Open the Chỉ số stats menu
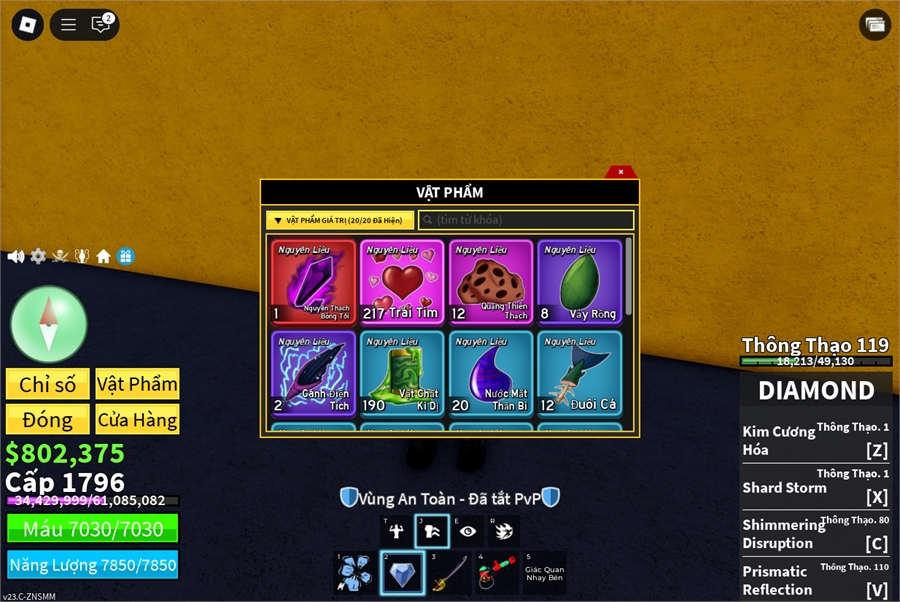Image resolution: width=900 pixels, height=602 pixels. point(47,384)
